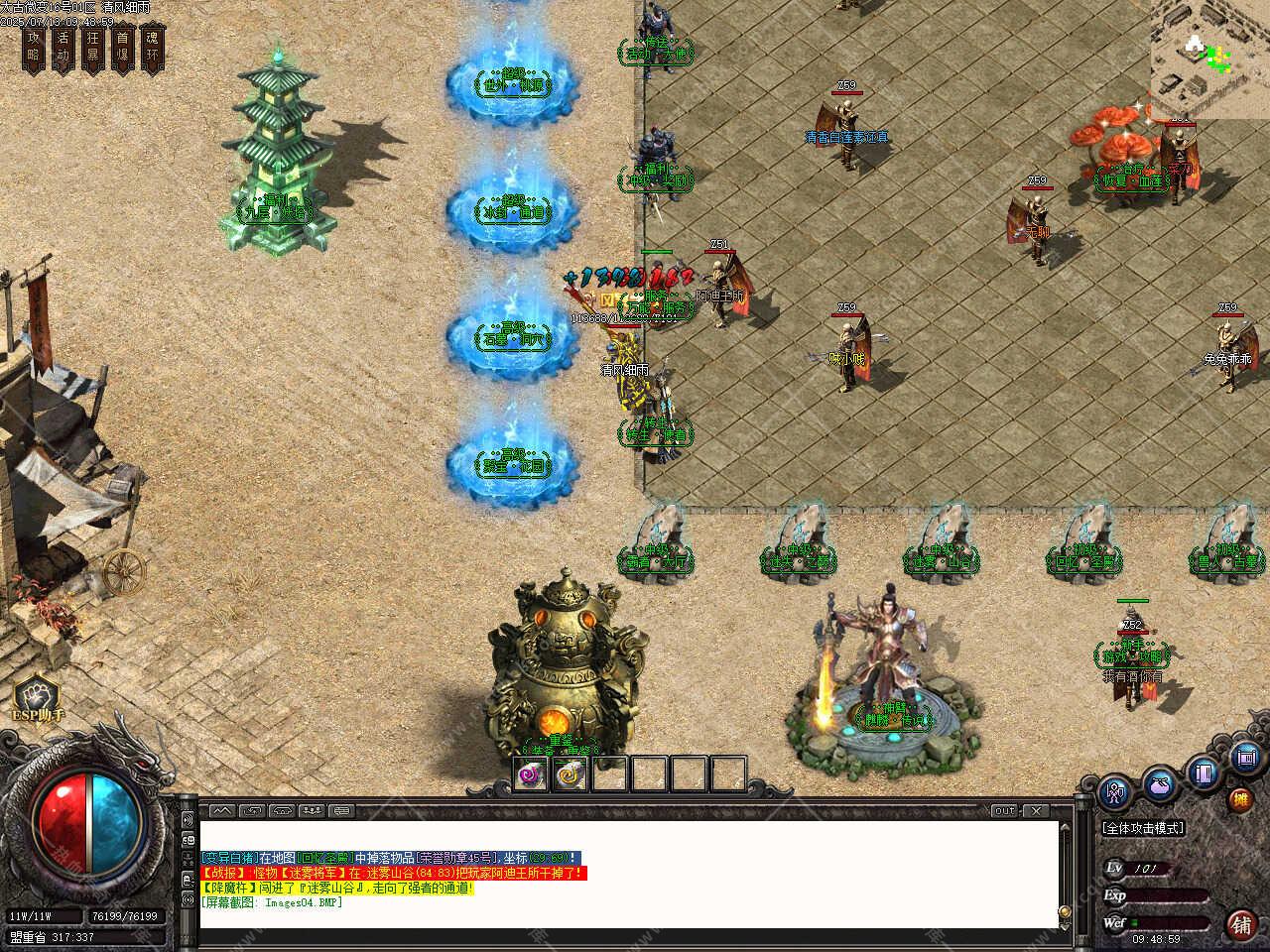Click the chat sound speaker icon
Image resolution: width=1270 pixels, height=952 pixels.
188,821
